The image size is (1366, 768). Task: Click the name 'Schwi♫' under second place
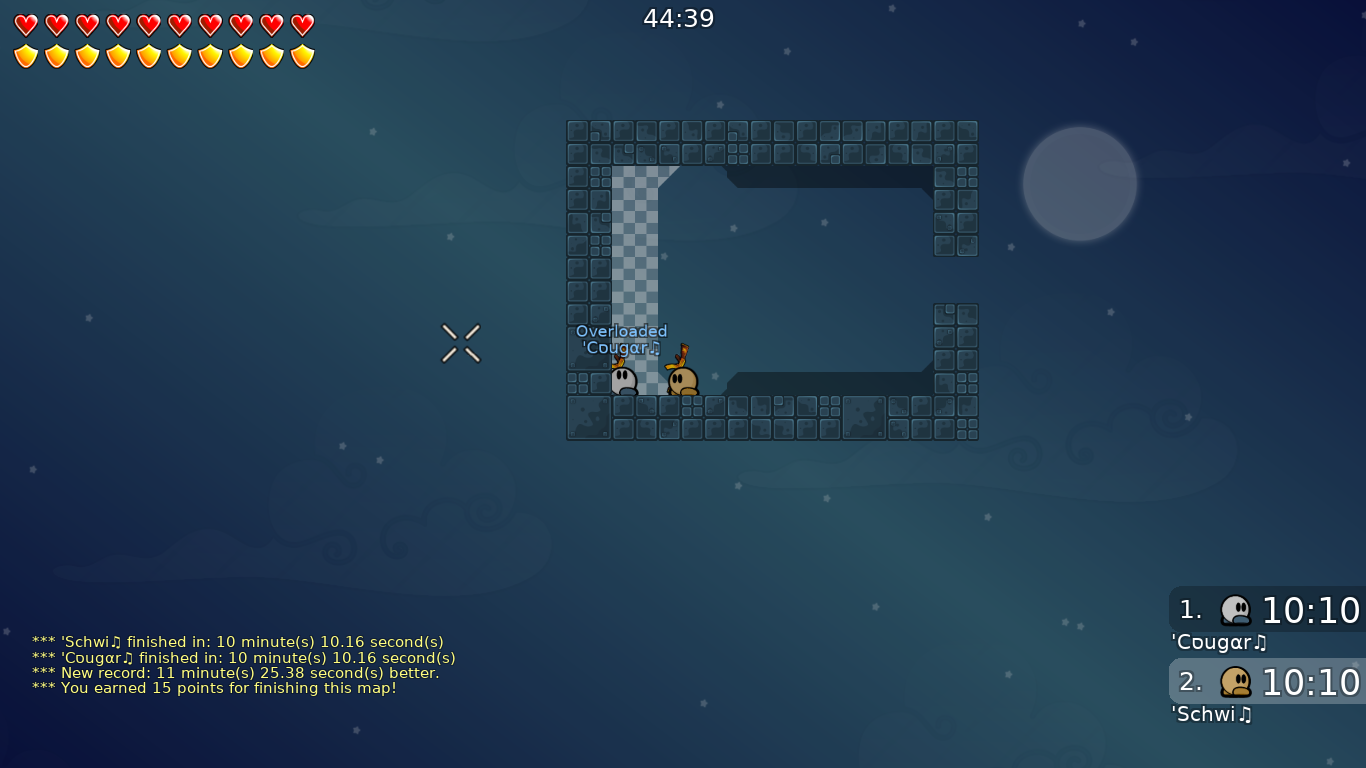[x=1211, y=714]
